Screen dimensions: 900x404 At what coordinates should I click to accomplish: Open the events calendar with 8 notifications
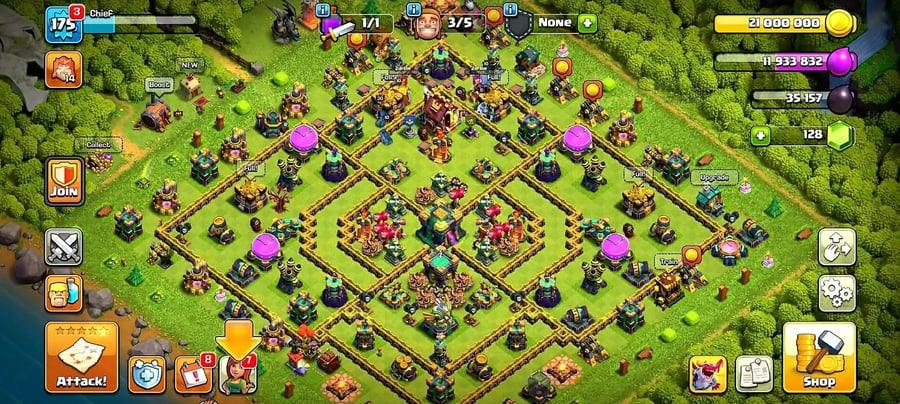click(193, 373)
